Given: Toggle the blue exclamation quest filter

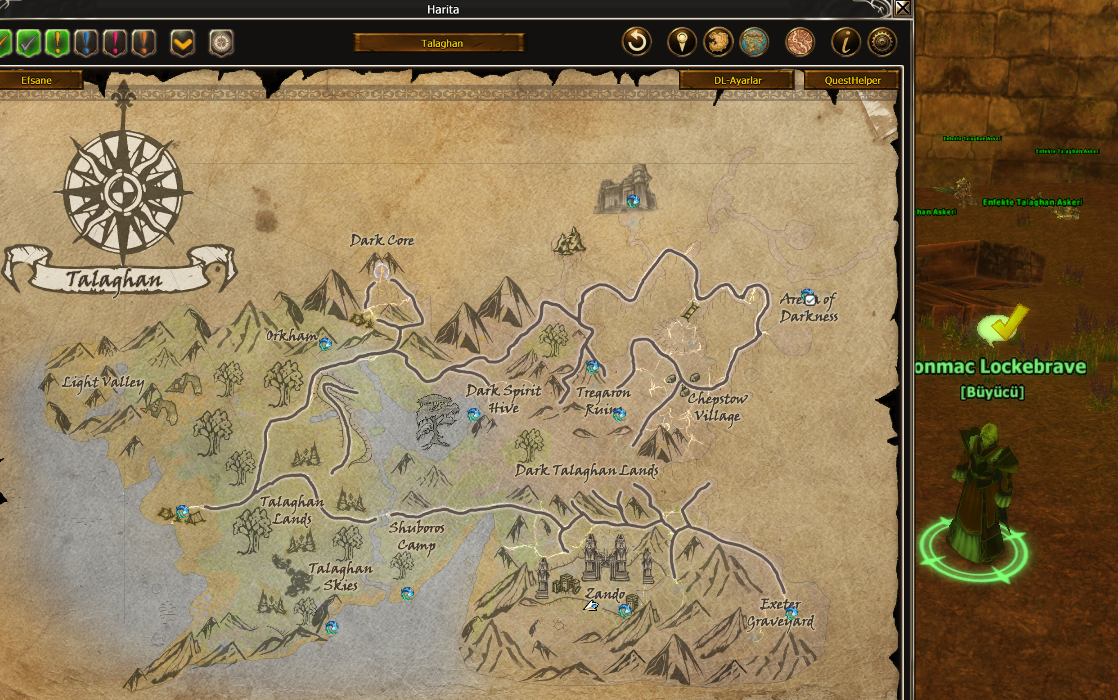Looking at the screenshot, I should pyautogui.click(x=87, y=43).
